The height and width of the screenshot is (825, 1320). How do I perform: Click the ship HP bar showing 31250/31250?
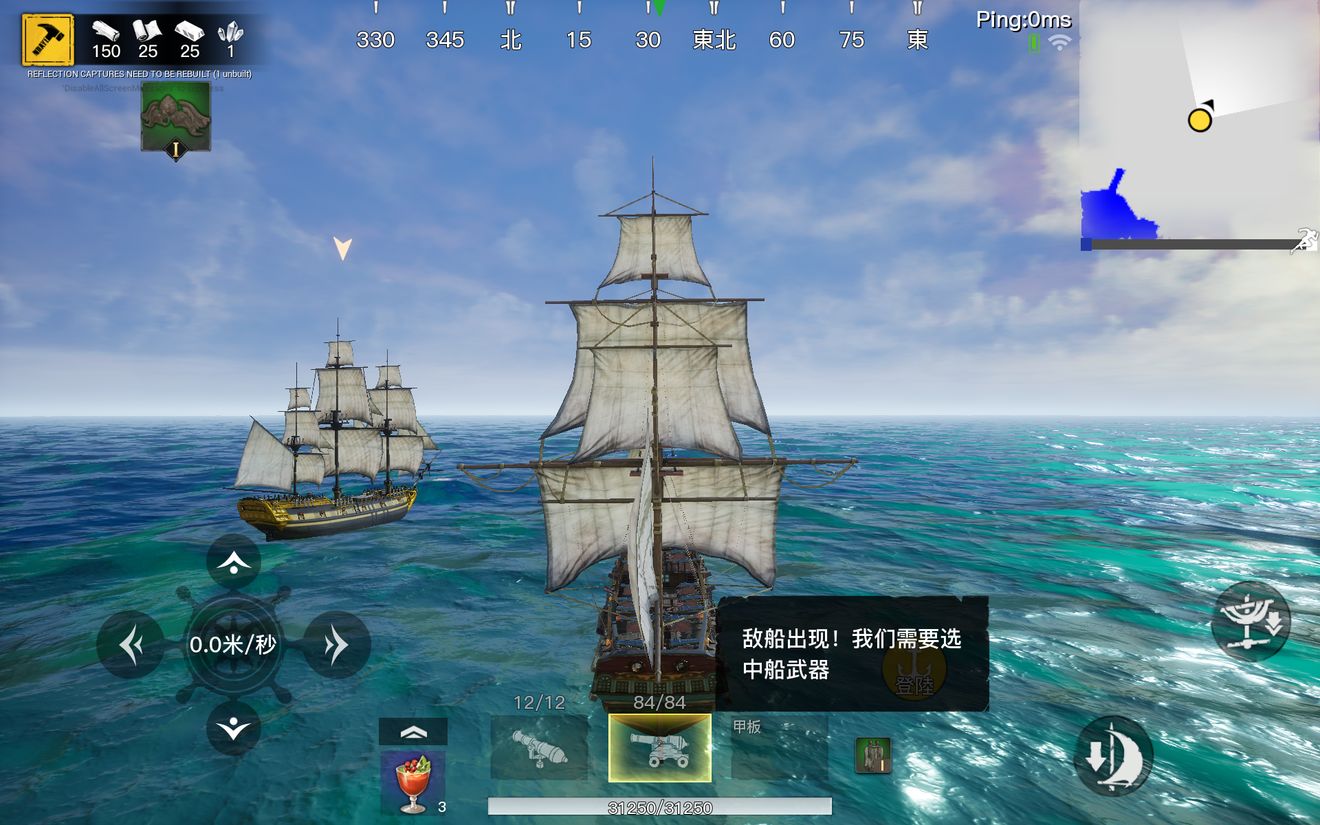658,806
